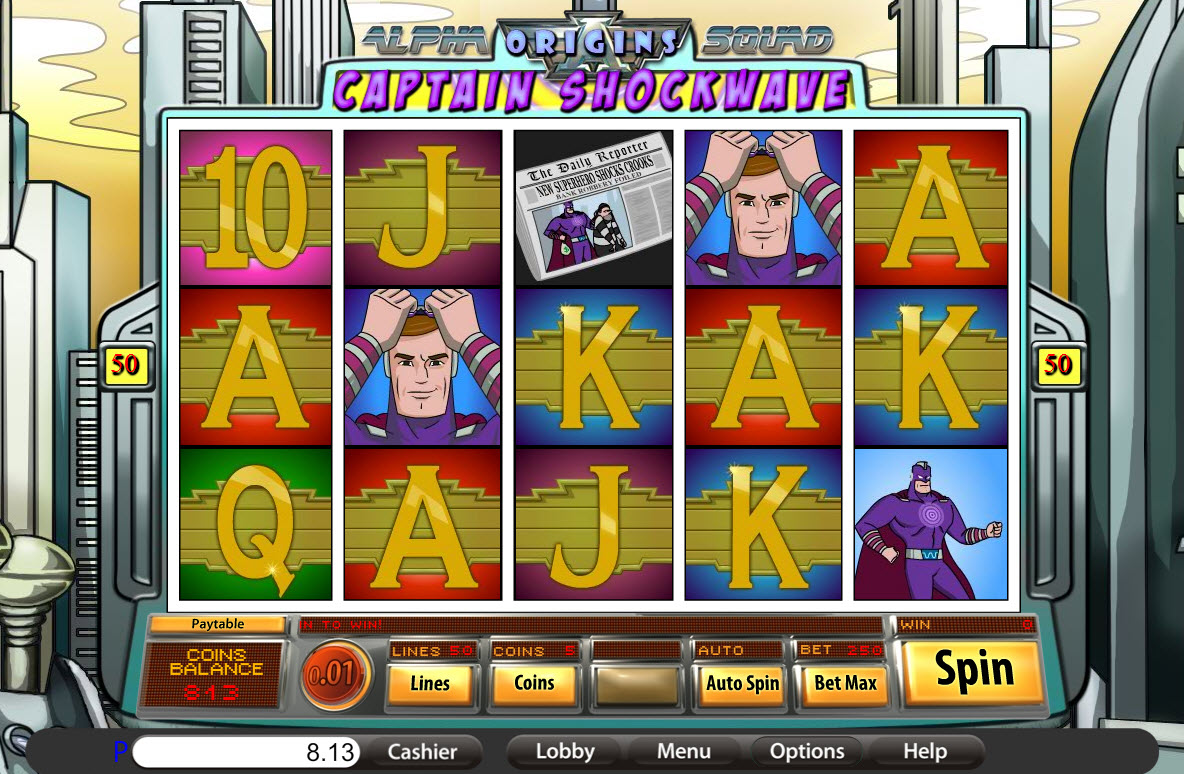Open the Paytable
The image size is (1184, 774).
217,624
